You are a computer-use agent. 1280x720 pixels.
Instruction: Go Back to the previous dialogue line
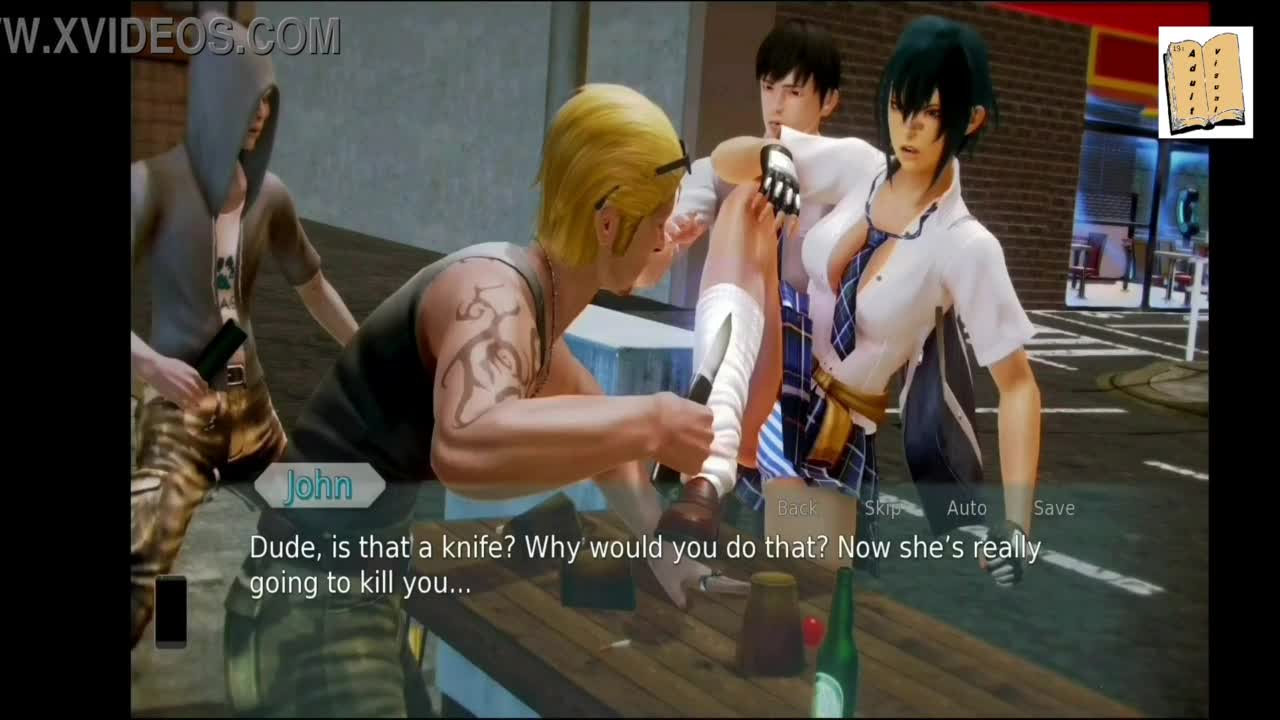tap(797, 508)
